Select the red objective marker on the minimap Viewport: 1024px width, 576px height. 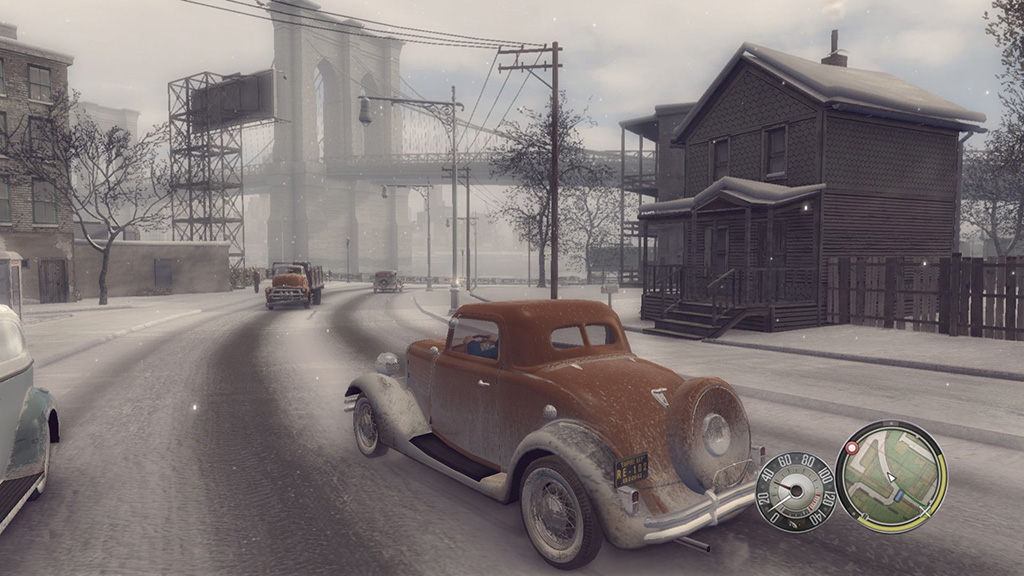tap(852, 448)
